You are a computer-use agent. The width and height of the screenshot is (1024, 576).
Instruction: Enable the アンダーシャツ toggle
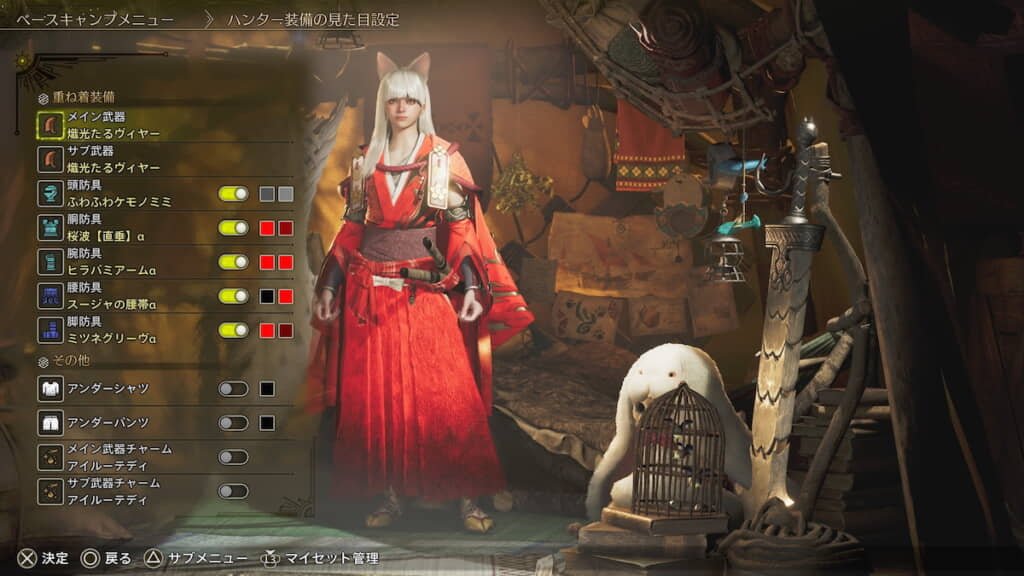click(x=233, y=389)
